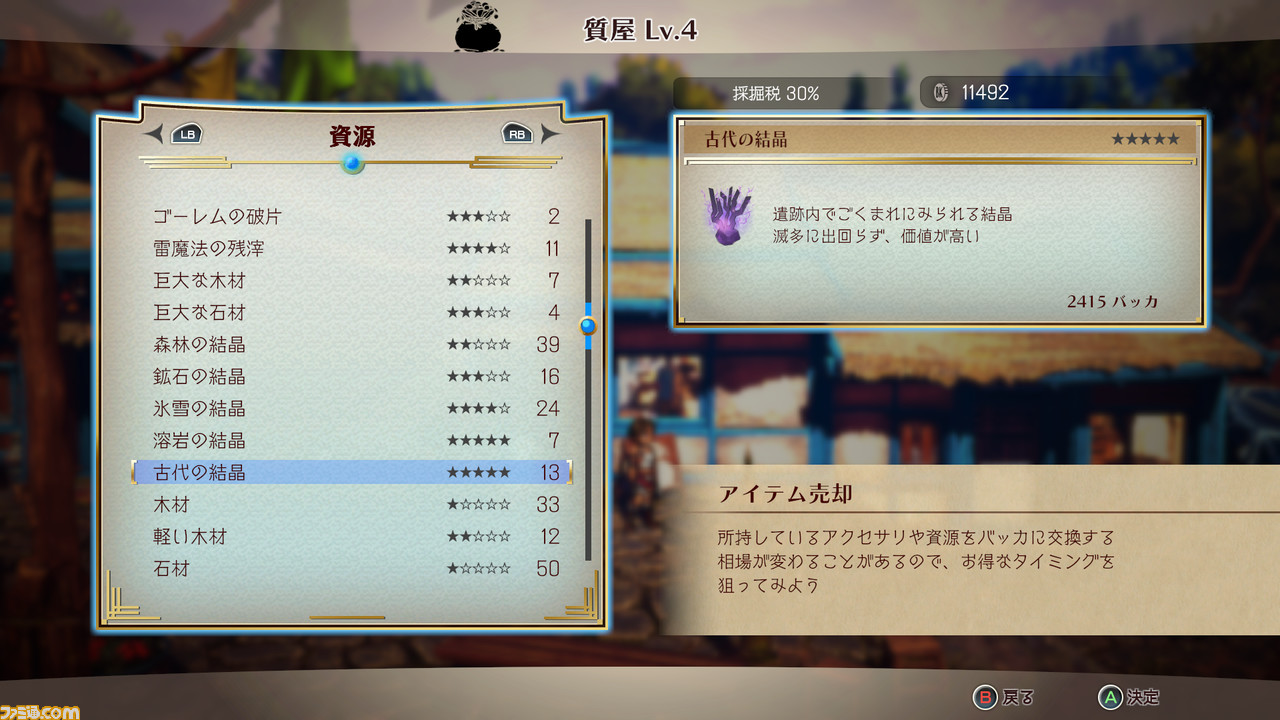Click the blue scrollbar handle

pos(588,325)
